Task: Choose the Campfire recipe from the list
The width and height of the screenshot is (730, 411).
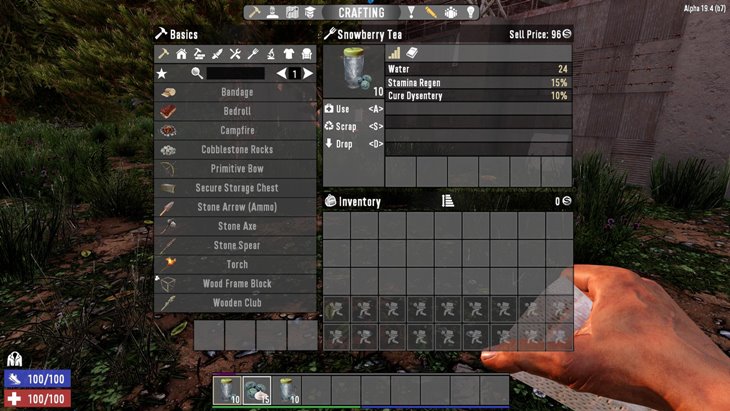Action: tap(236, 130)
